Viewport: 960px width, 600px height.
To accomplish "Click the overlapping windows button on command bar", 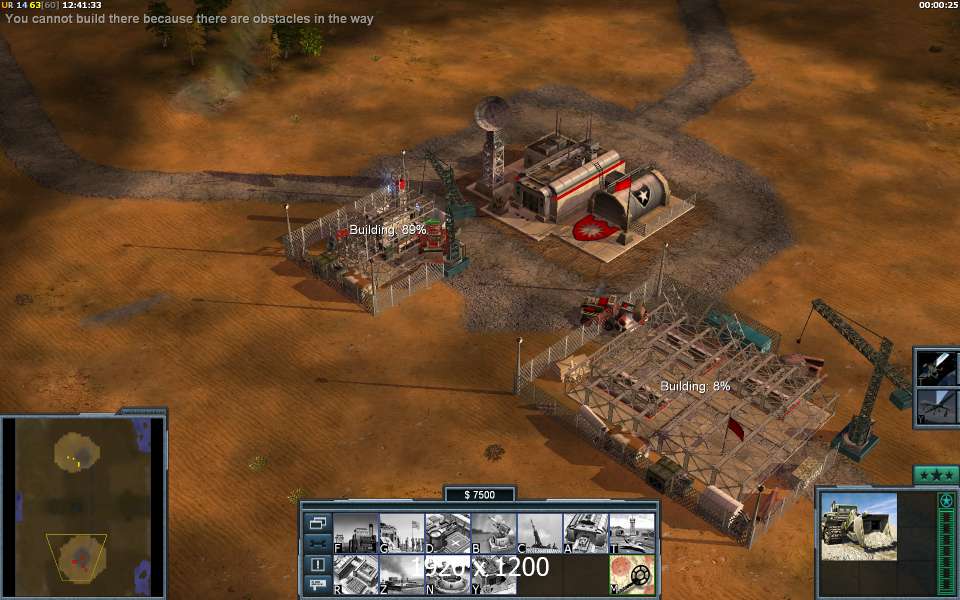I will 318,523.
